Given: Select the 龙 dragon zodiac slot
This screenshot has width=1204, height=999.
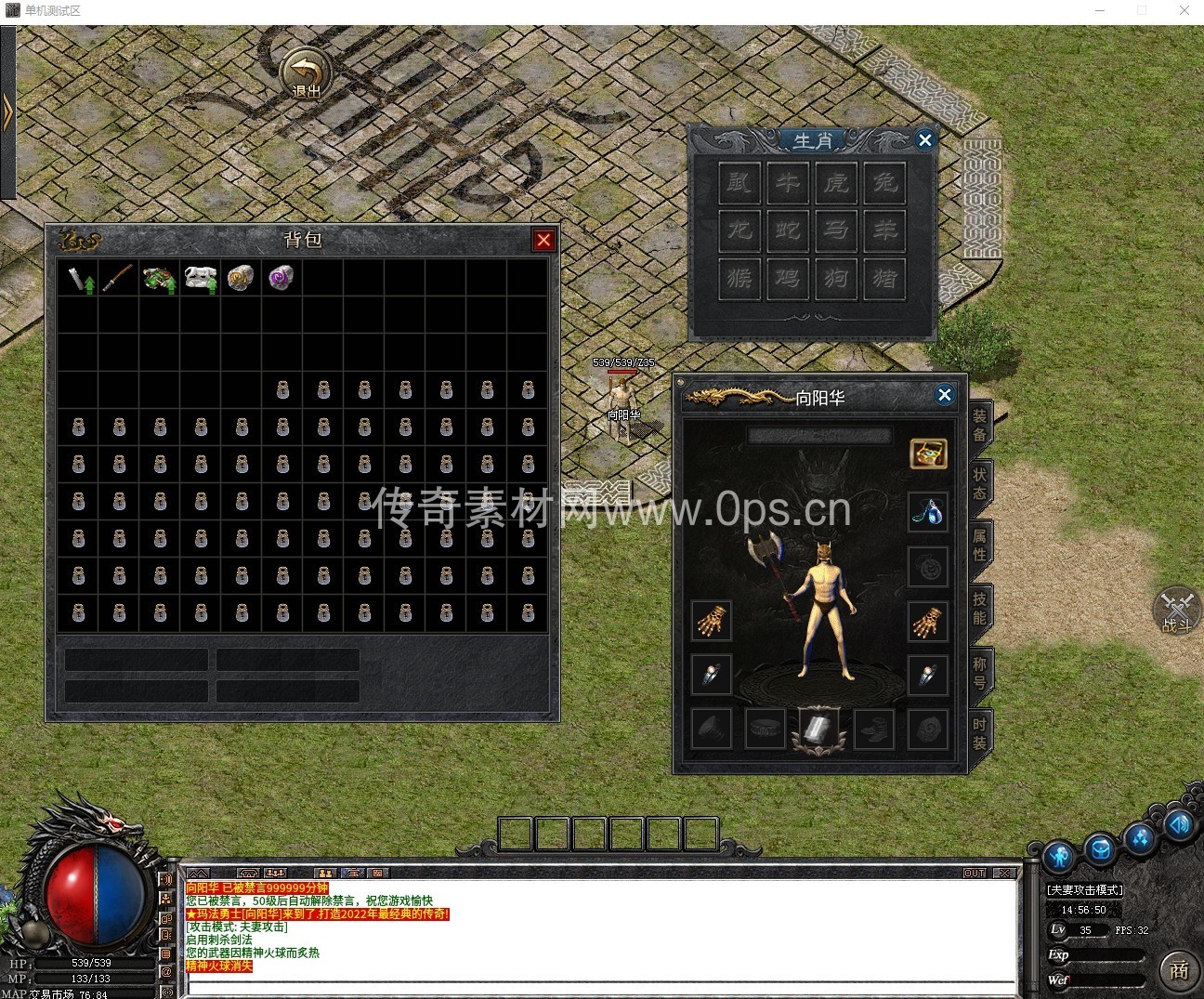Looking at the screenshot, I should click(739, 230).
